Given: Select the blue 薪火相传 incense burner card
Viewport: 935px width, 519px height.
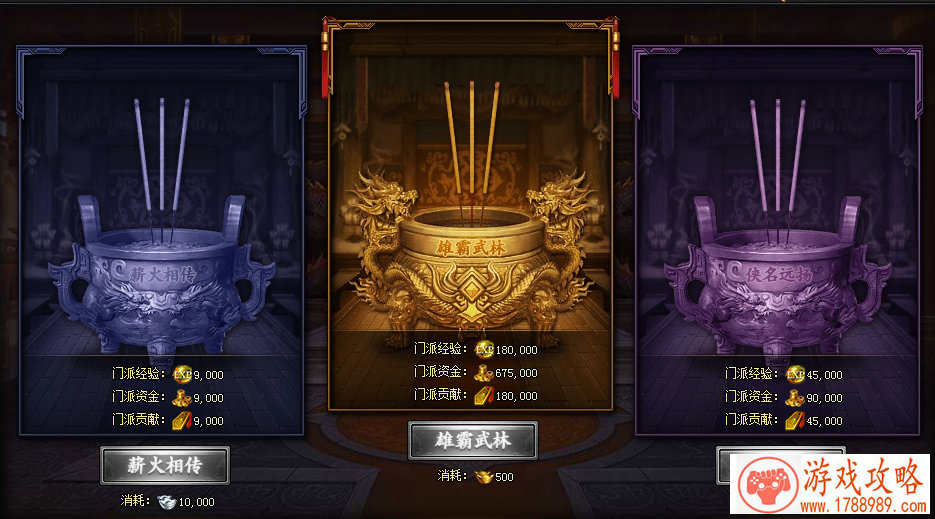Looking at the screenshot, I should click(x=162, y=240).
